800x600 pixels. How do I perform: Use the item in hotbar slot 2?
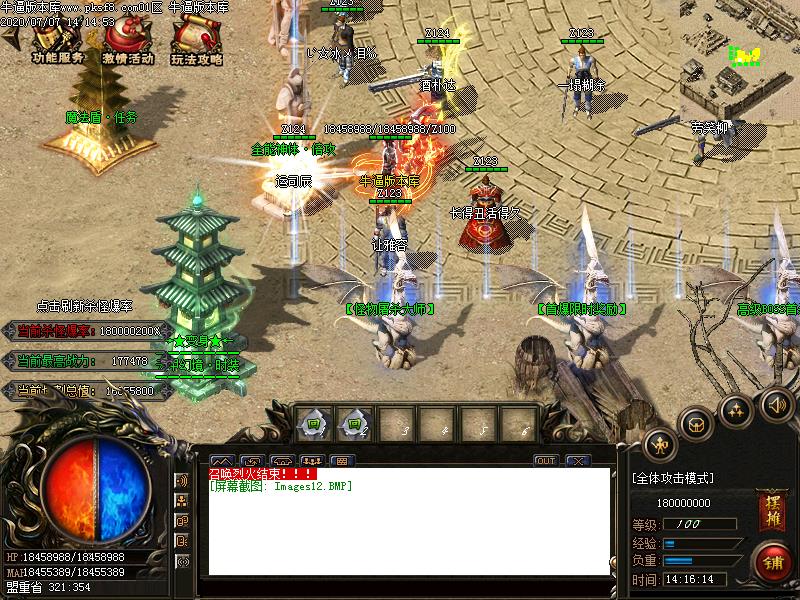pyautogui.click(x=353, y=424)
